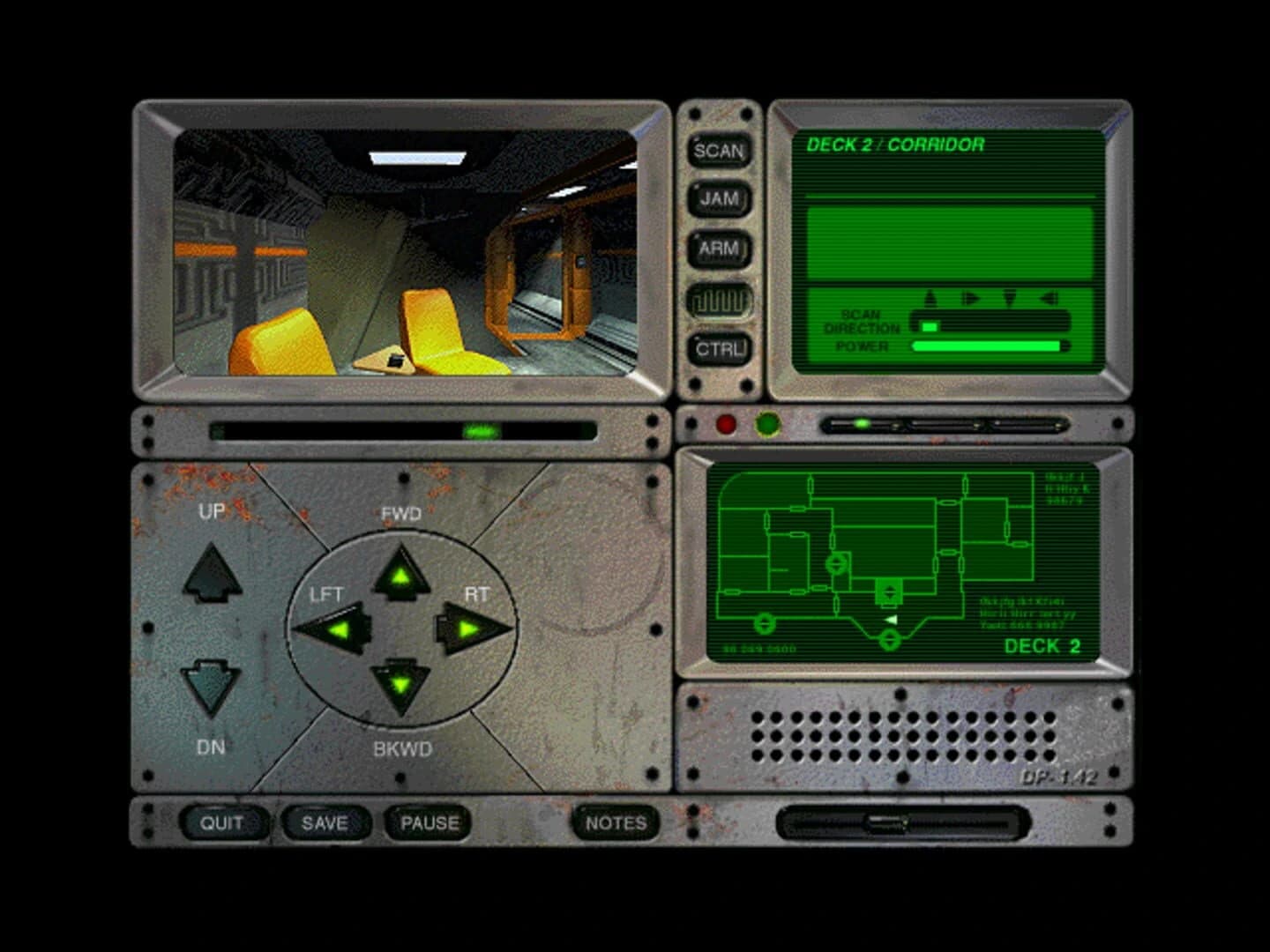Activate the waveform scan icon below ARM
The image size is (1270, 952).
point(721,300)
